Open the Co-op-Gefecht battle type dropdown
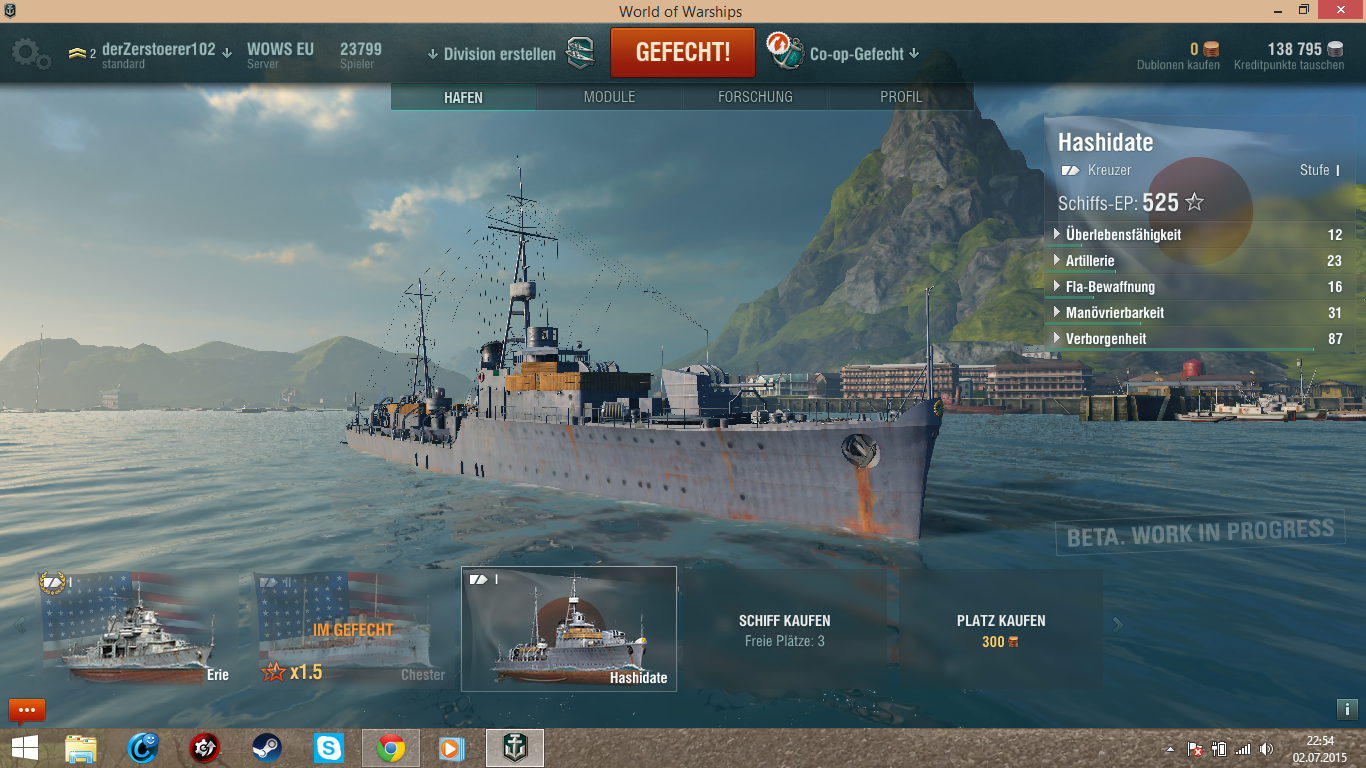 click(x=864, y=54)
